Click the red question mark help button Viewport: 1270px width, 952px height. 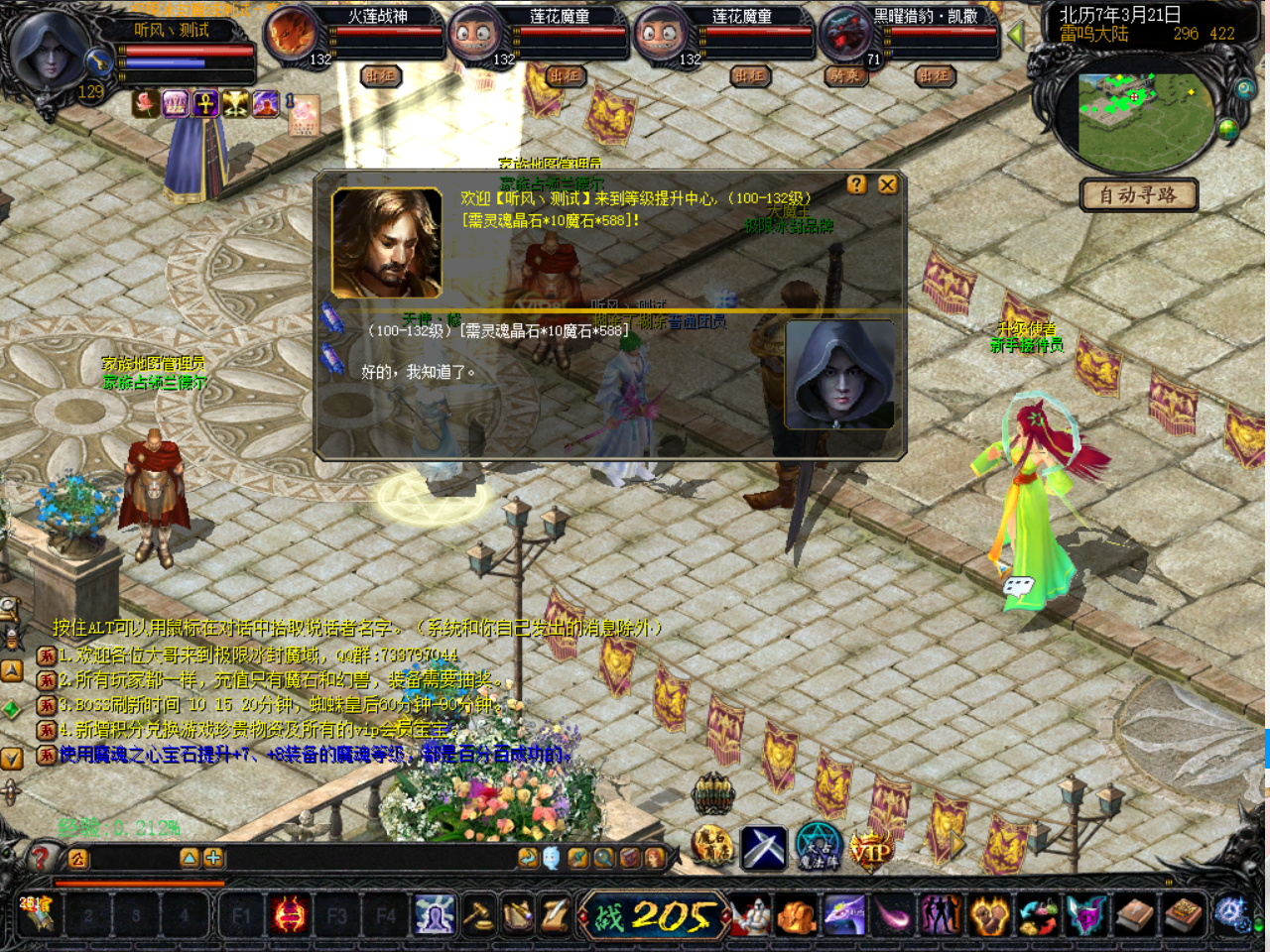pos(41,857)
